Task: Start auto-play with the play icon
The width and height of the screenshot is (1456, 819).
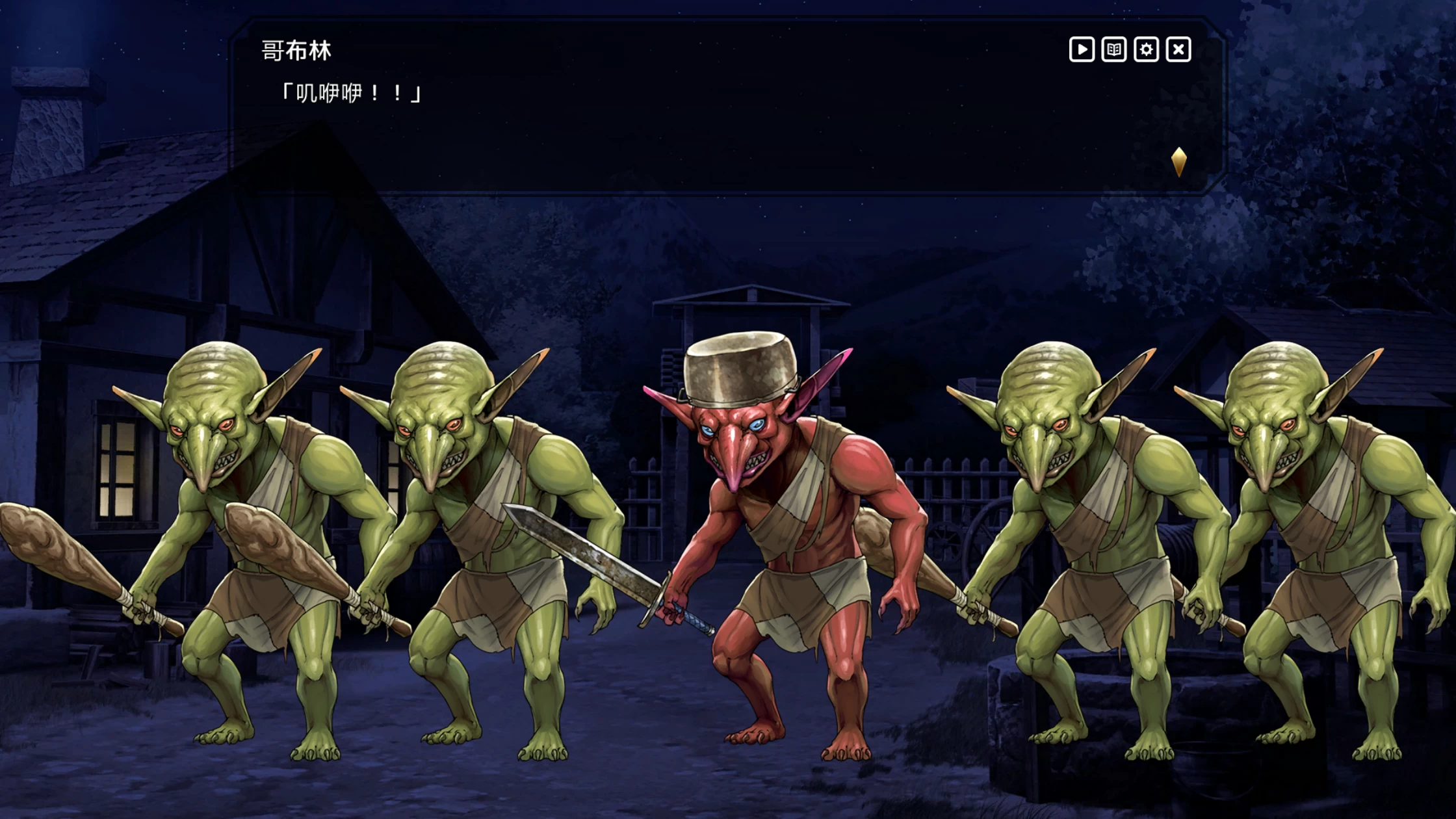Action: (1082, 49)
